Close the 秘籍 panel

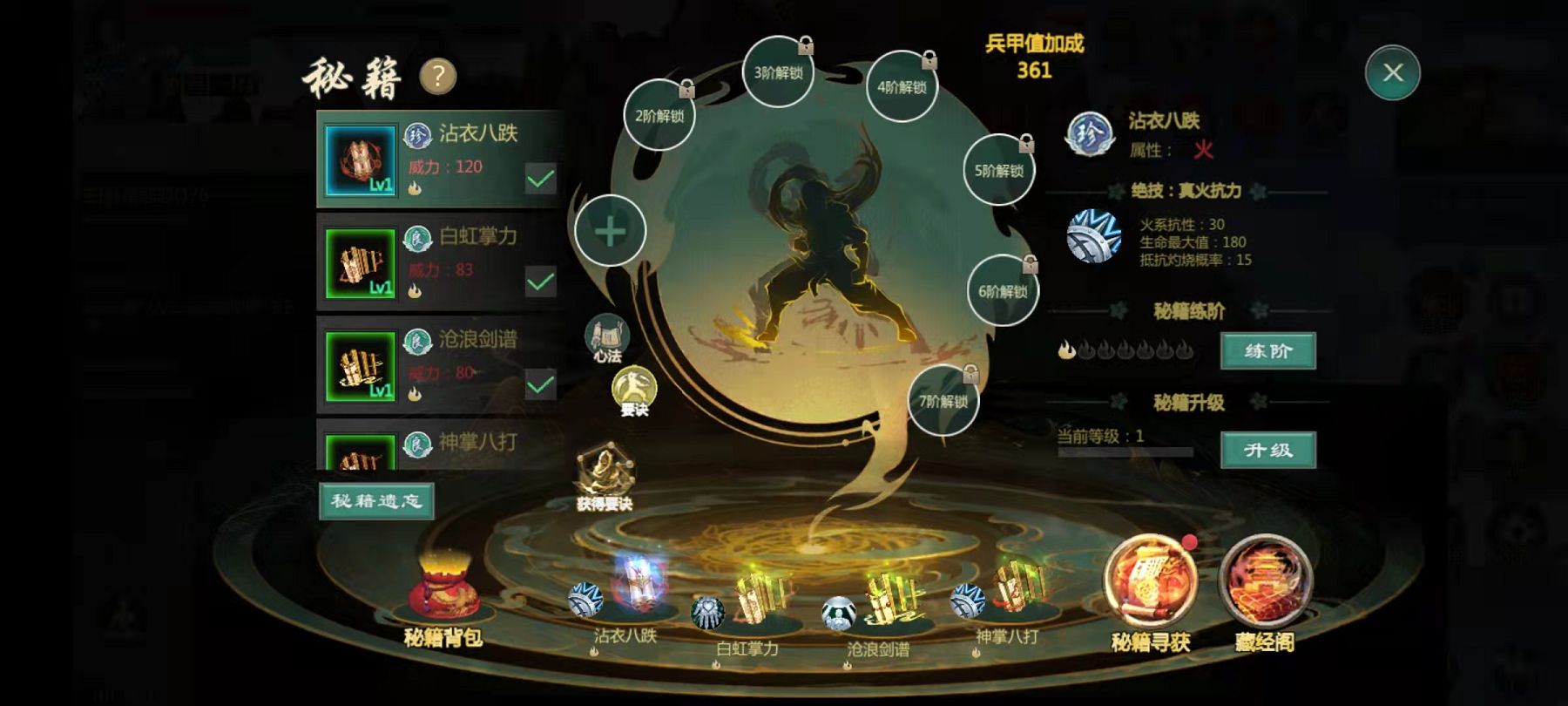pyautogui.click(x=1392, y=72)
